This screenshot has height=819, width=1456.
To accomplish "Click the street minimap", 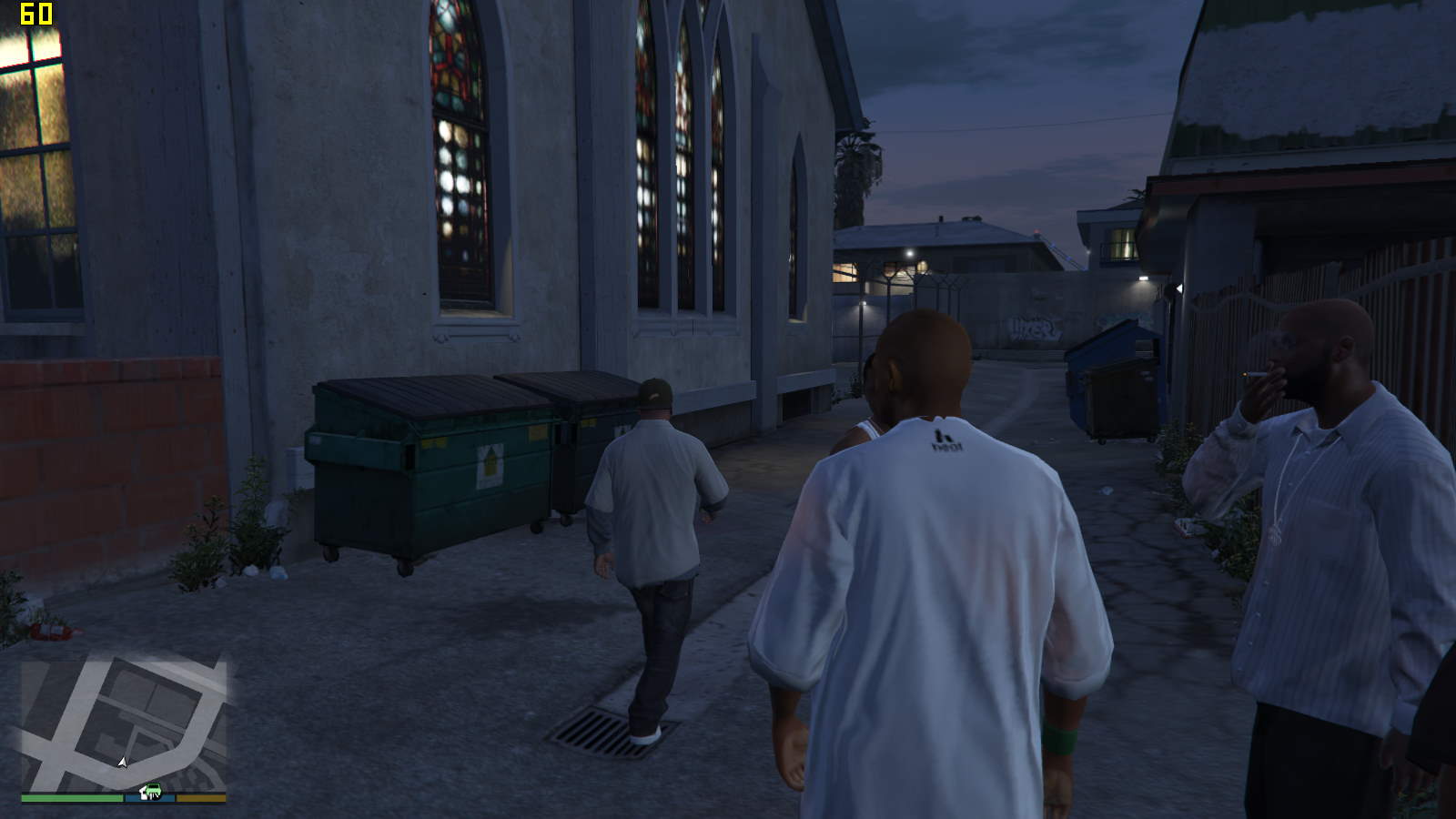I will [x=124, y=723].
